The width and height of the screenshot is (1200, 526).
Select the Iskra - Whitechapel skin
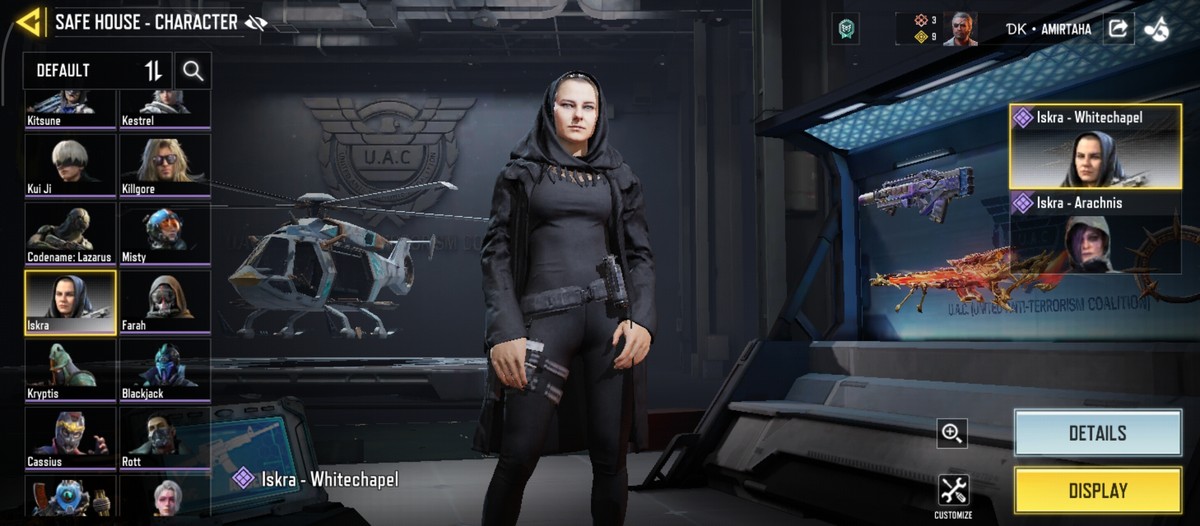pos(1096,147)
